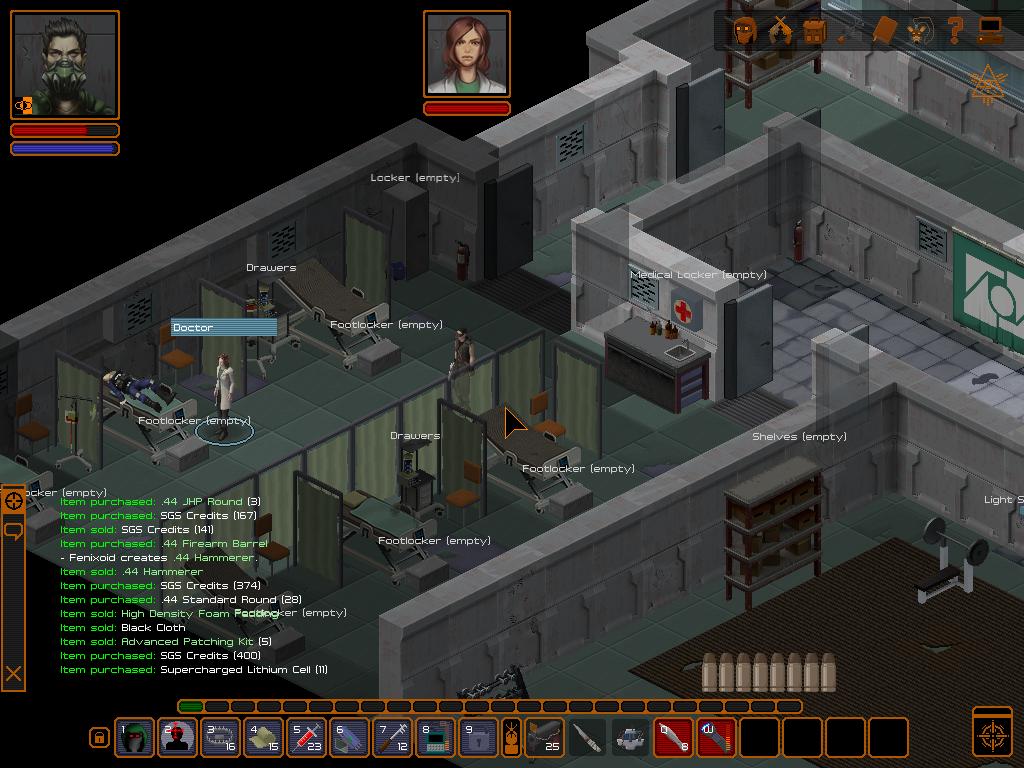Open the character sheet mask icon
Screen dimensions: 1024x768
click(745, 30)
